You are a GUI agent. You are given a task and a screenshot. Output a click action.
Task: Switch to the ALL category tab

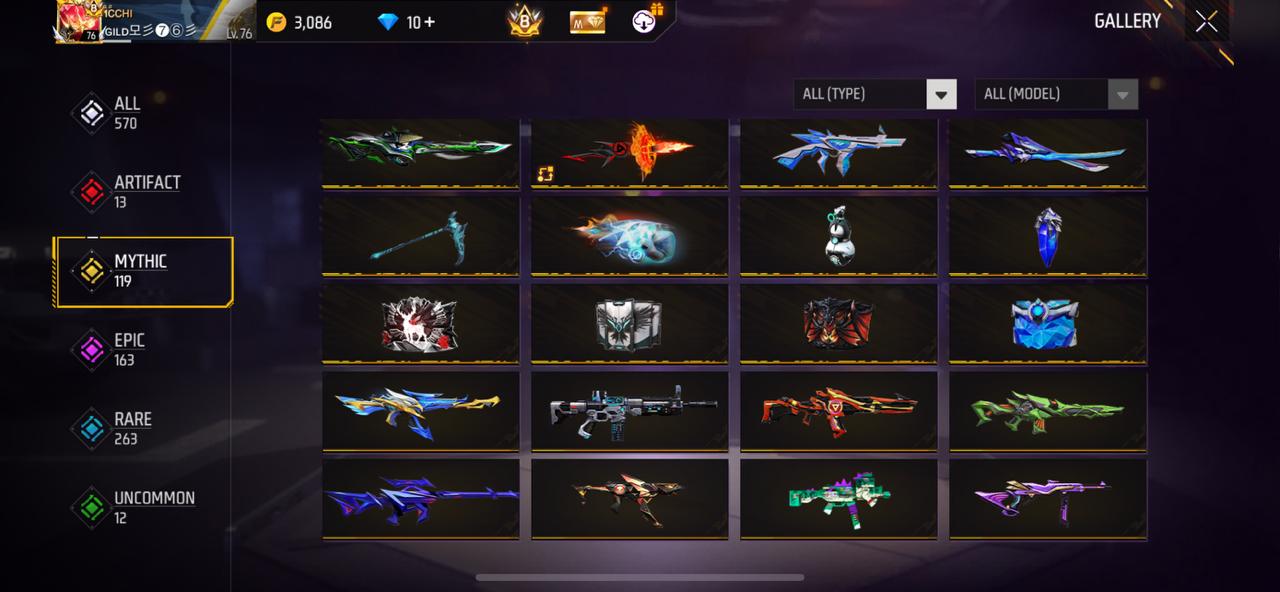pos(125,113)
